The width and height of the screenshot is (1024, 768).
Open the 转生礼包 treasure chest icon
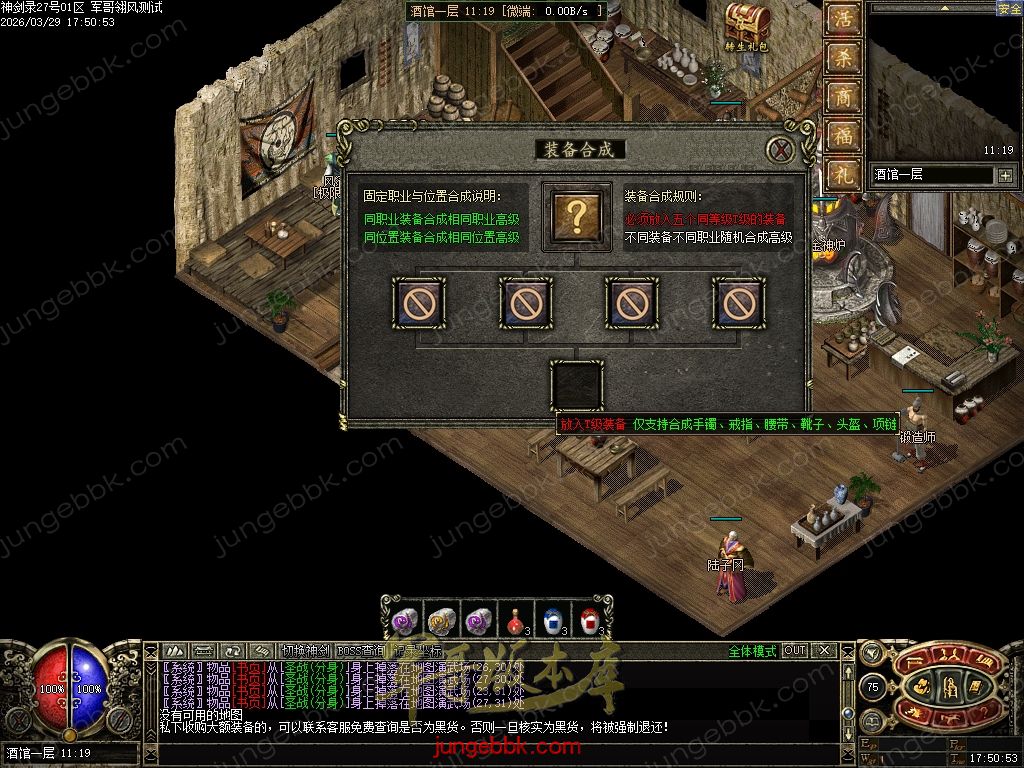(x=747, y=24)
